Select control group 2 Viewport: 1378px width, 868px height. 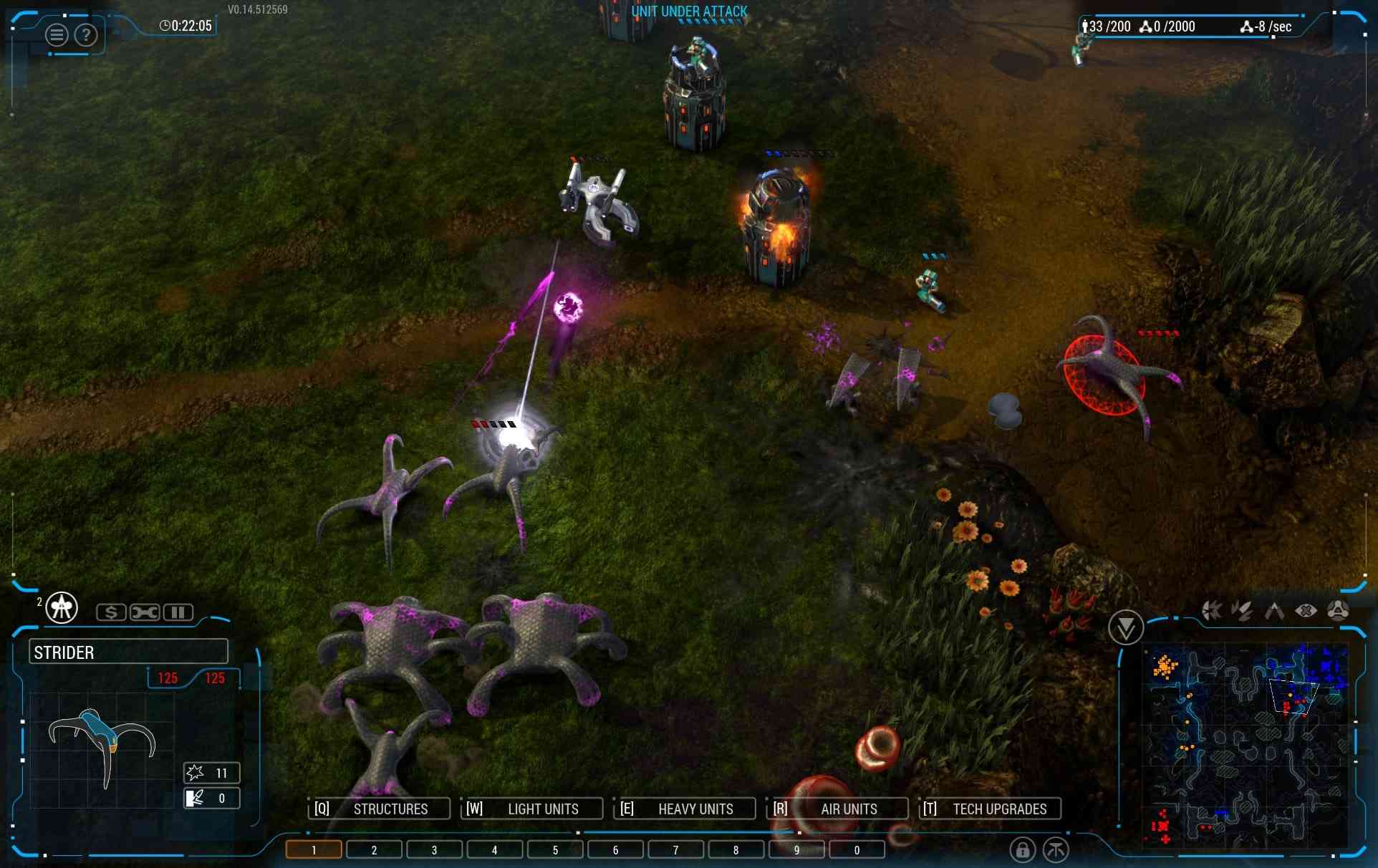[374, 850]
